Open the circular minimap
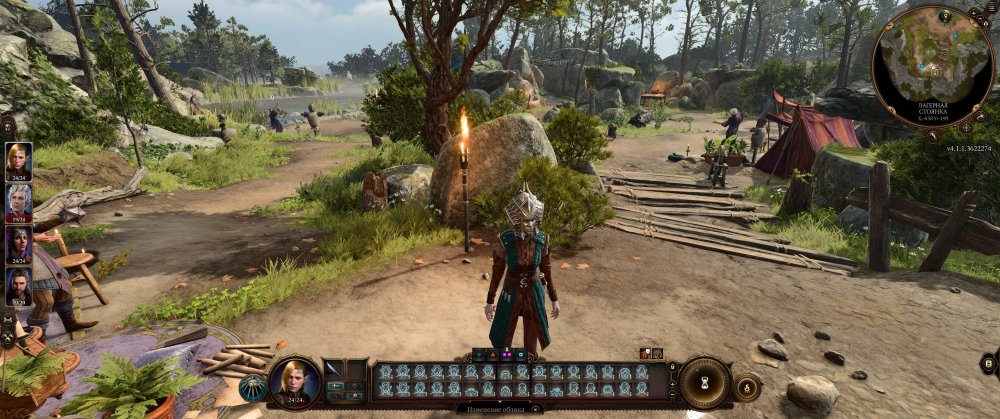This screenshot has width=1000, height=419. [932, 66]
